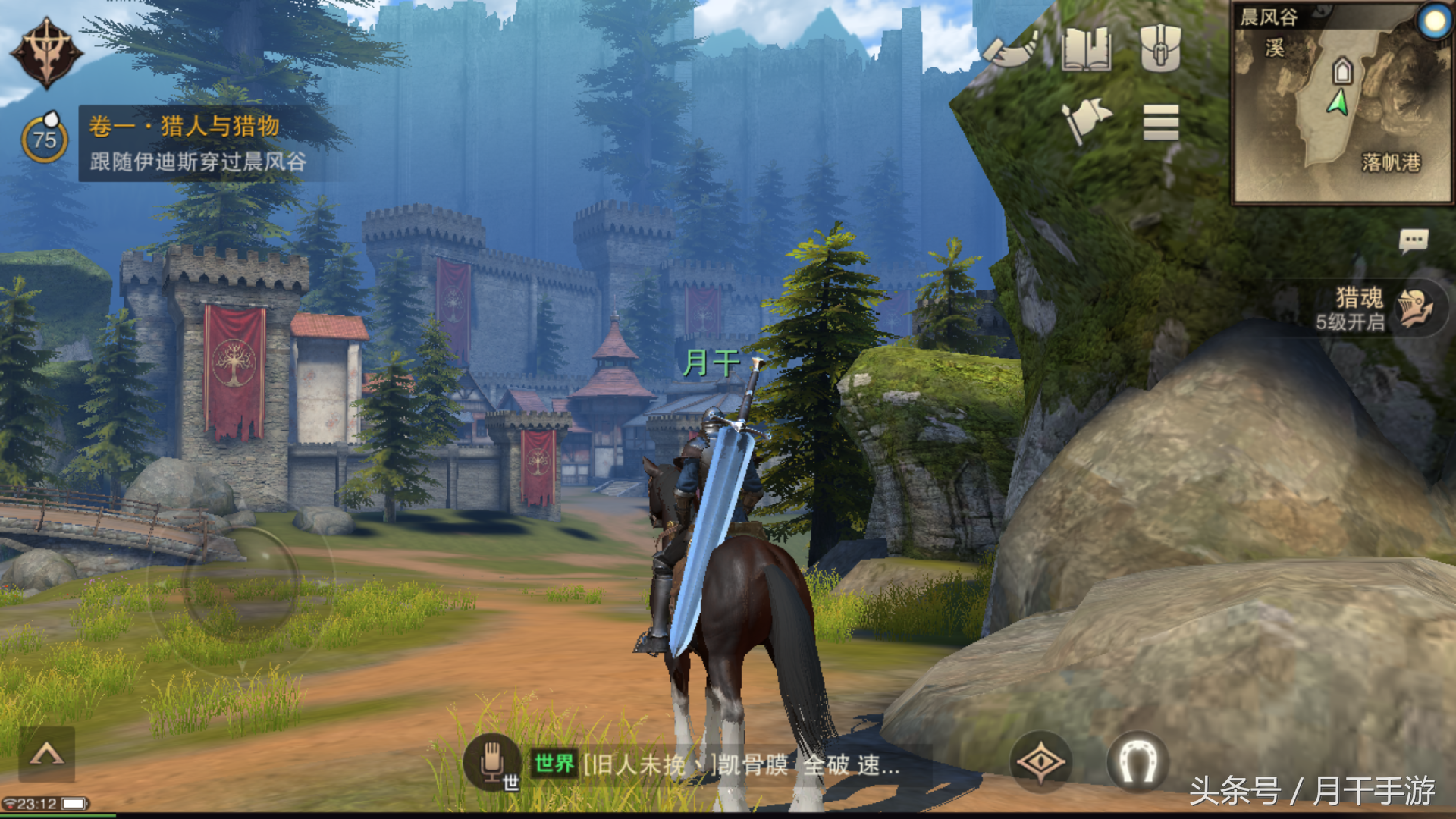Screen dimensions: 1456x819
Task: Tap the glowing orb on the minimap corner
Action: 1434,21
